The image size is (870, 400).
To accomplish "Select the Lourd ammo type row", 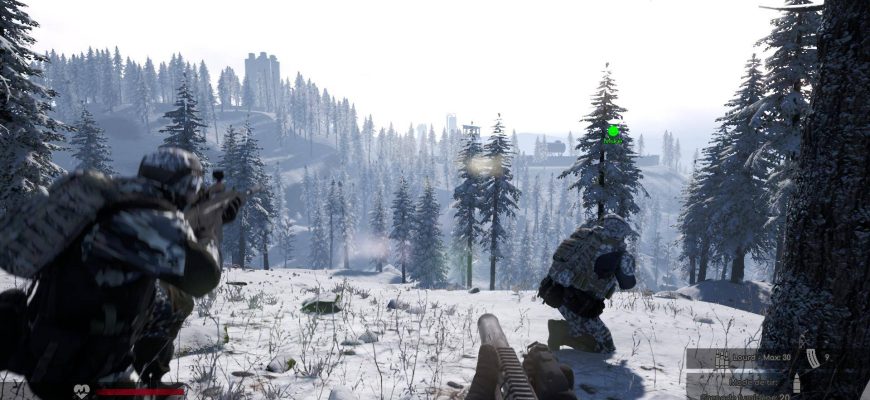I will pyautogui.click(x=740, y=358).
